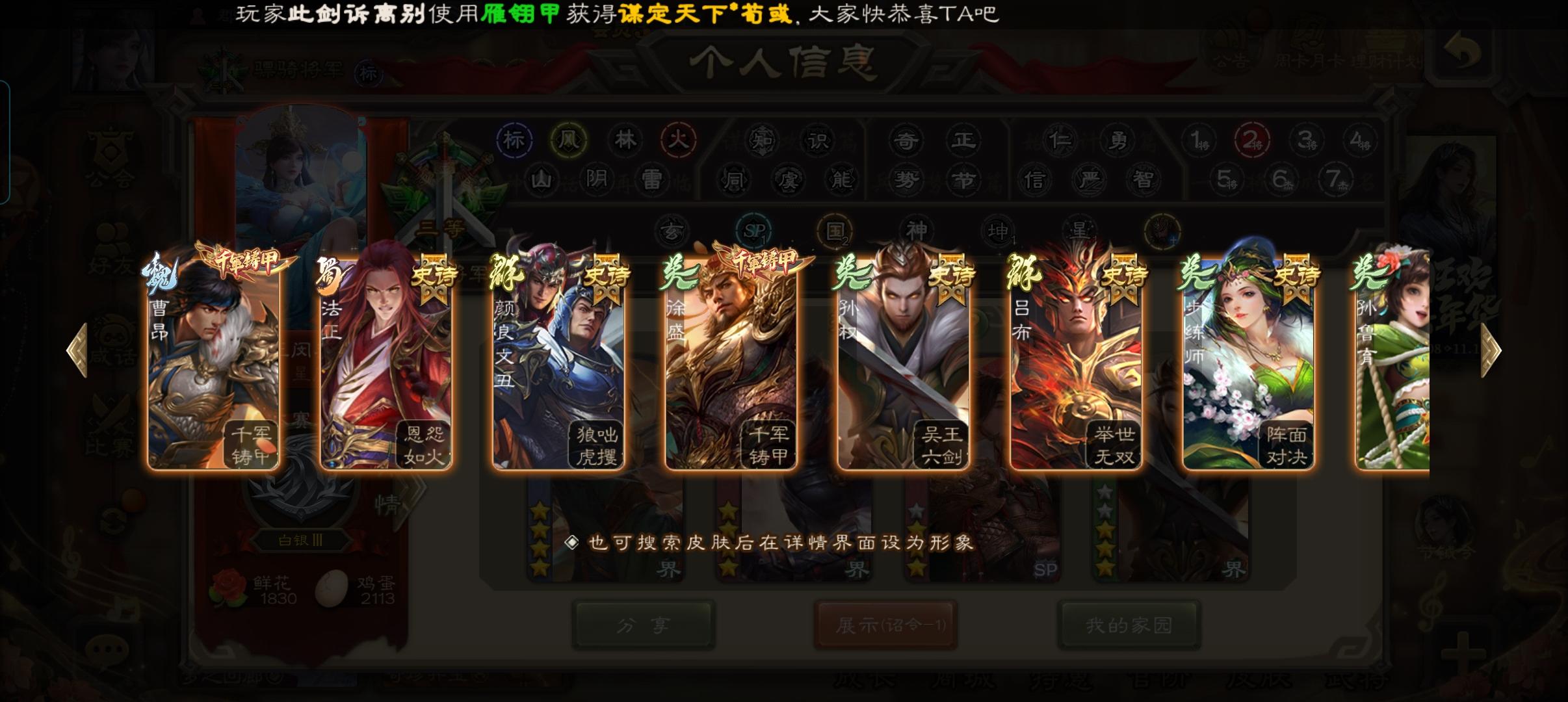Click the 个人信息 header banner
The height and width of the screenshot is (702, 1568).
pyautogui.click(x=784, y=62)
